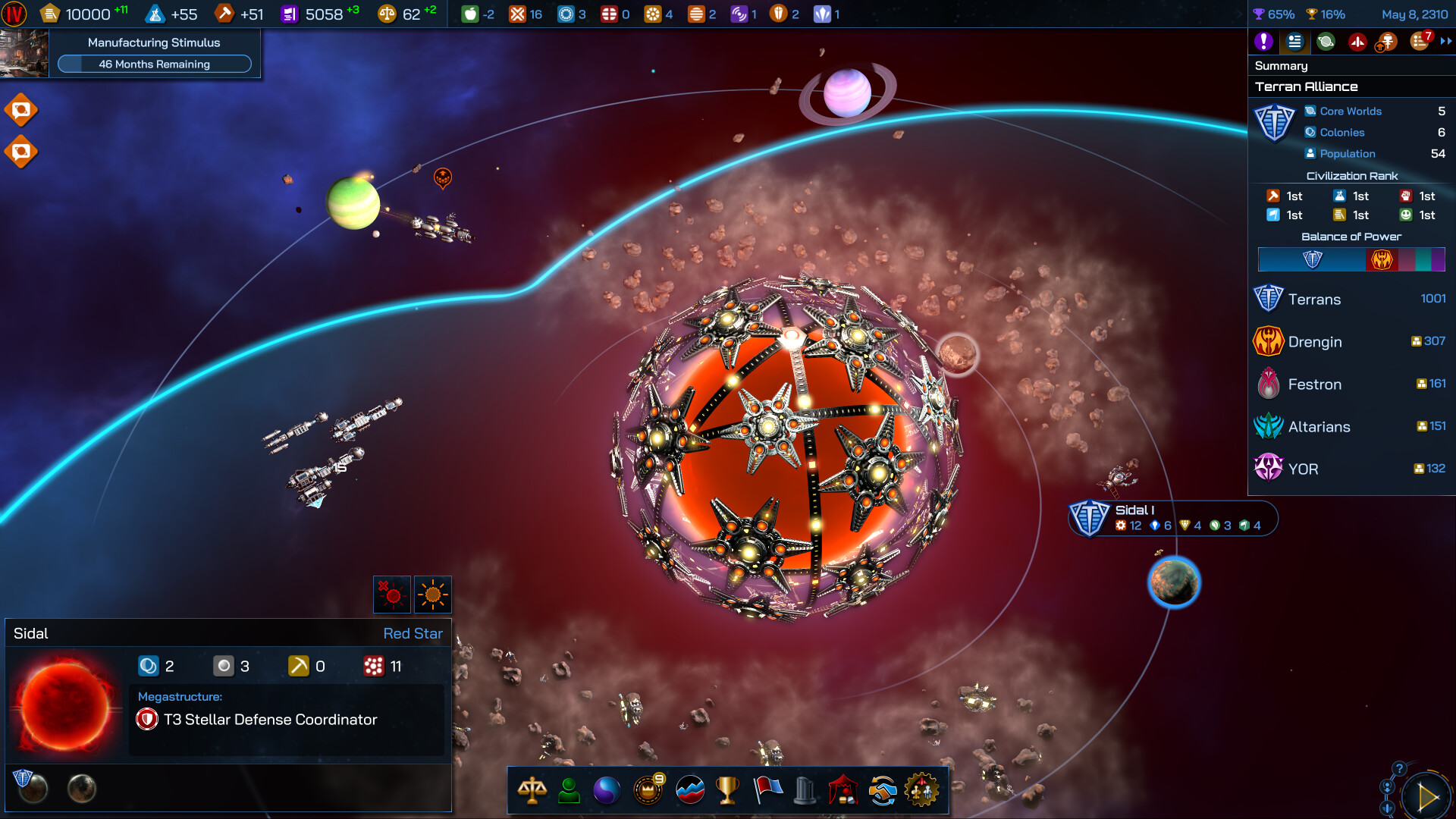Switch to the red ships list tab
This screenshot has height=819, width=1456.
click(x=1357, y=42)
